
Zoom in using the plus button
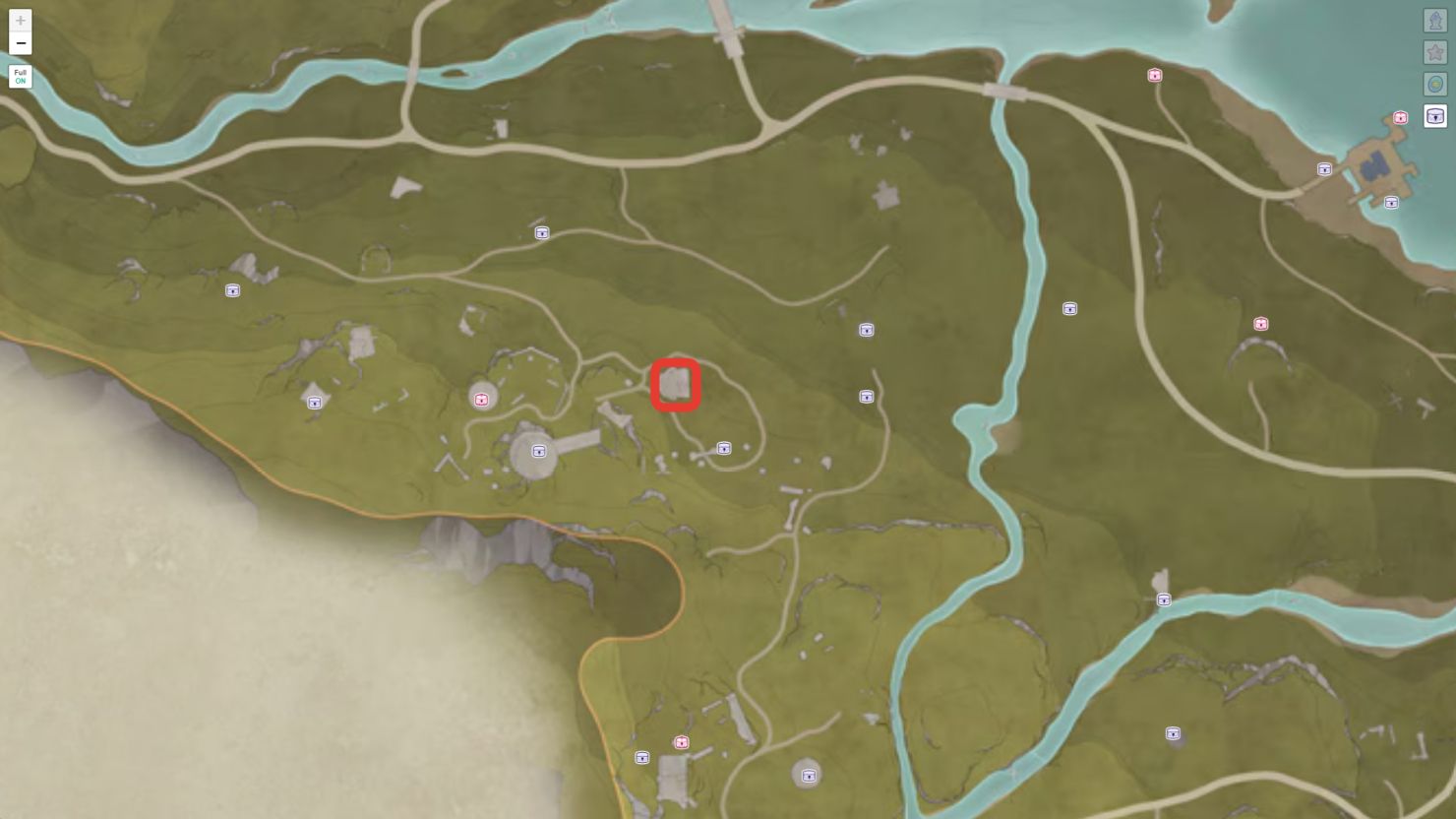point(20,20)
